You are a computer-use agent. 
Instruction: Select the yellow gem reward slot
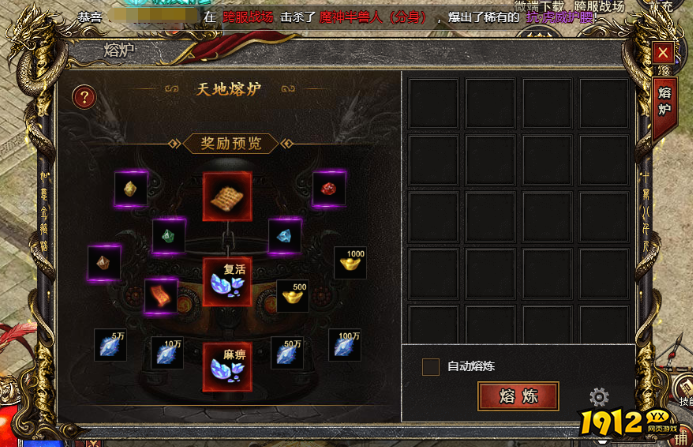131,188
